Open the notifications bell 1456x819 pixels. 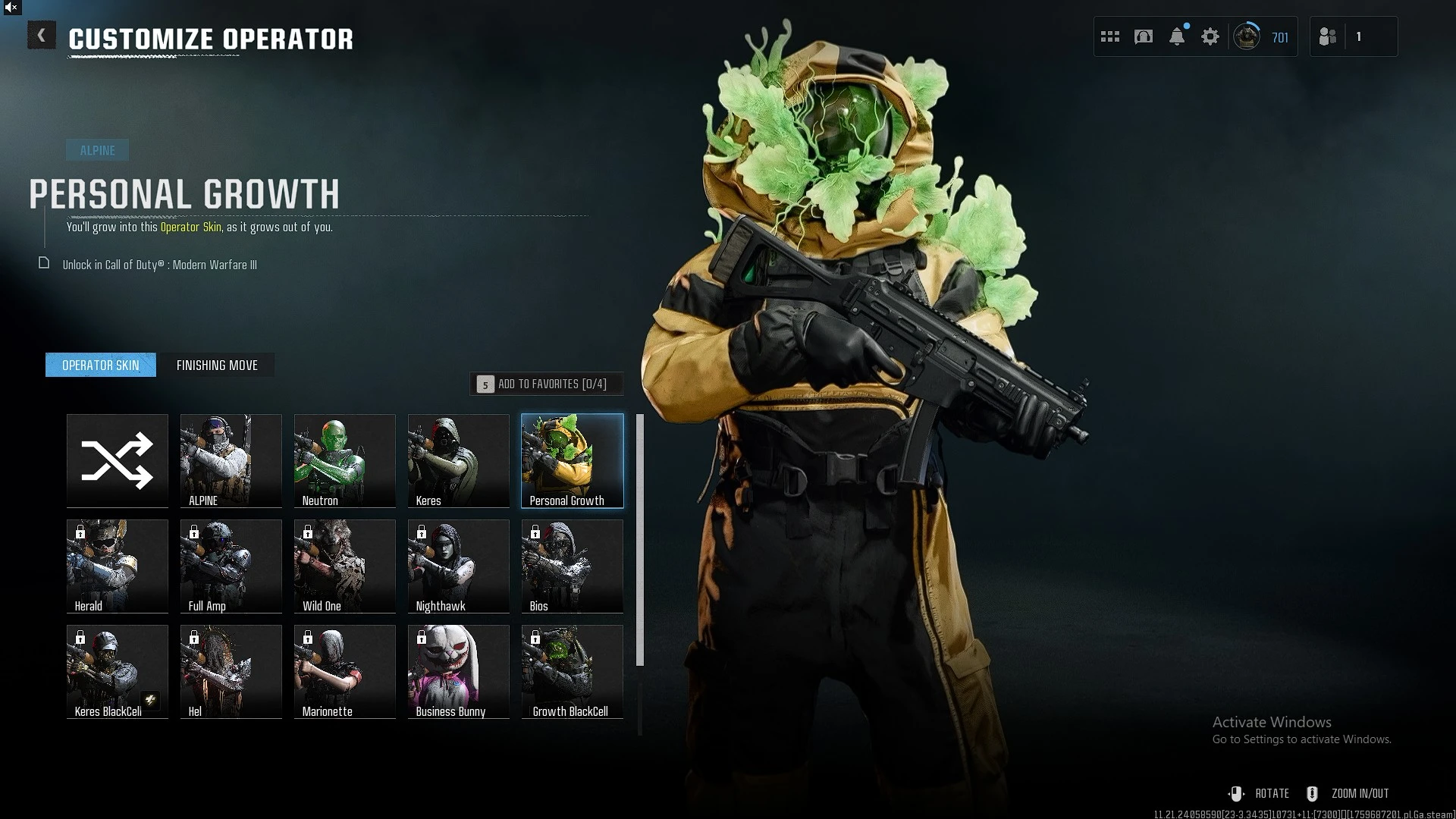click(x=1177, y=36)
